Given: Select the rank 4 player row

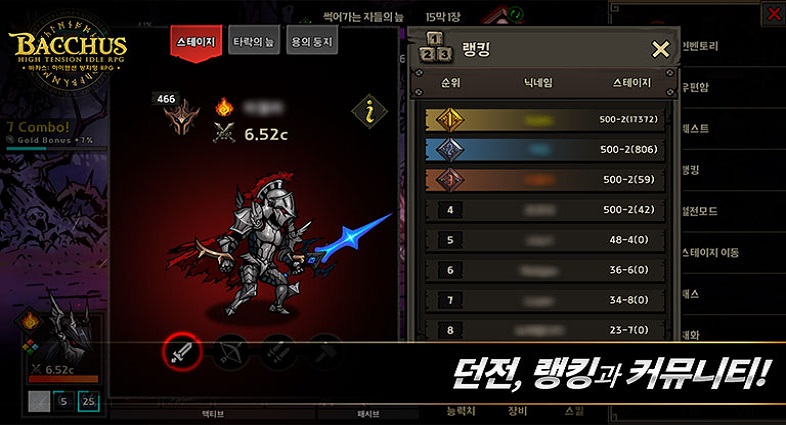Looking at the screenshot, I should pyautogui.click(x=545, y=210).
